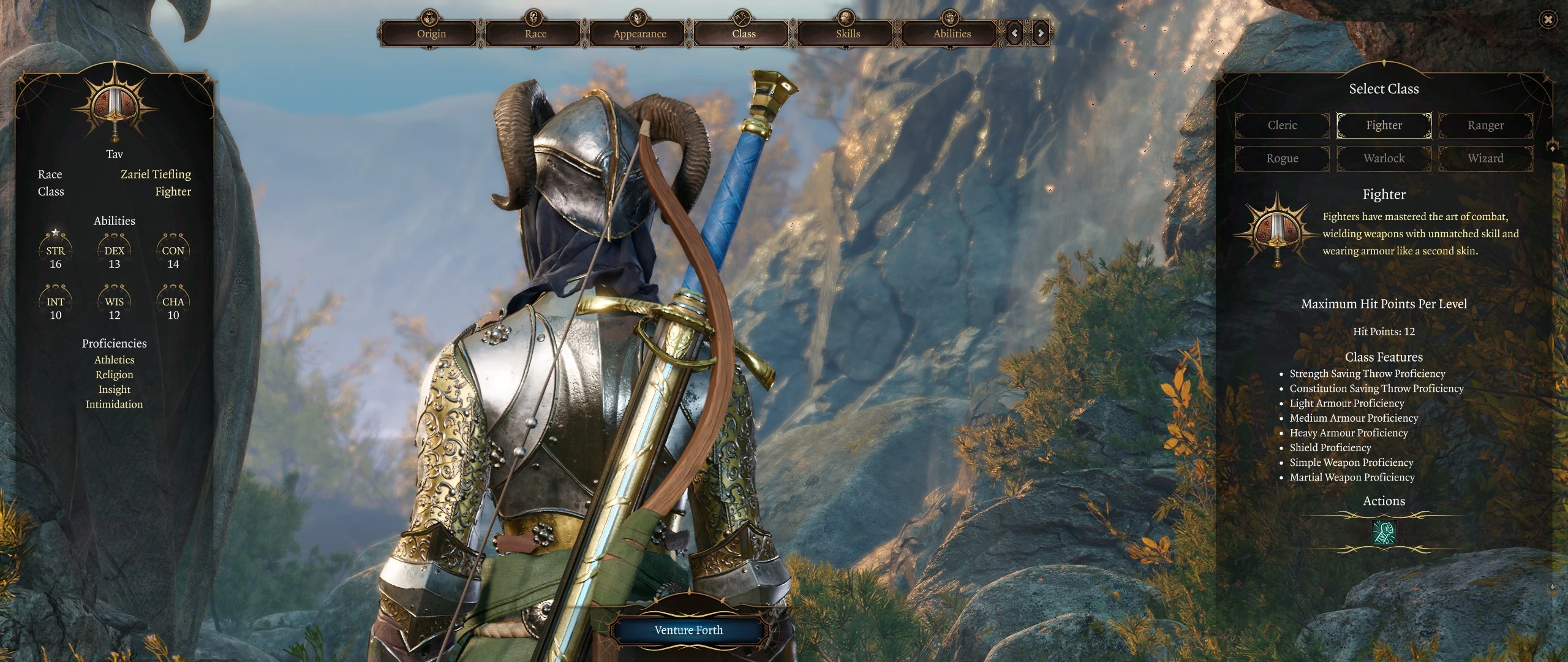
Task: Close the character creation screen
Action: tap(1548, 20)
